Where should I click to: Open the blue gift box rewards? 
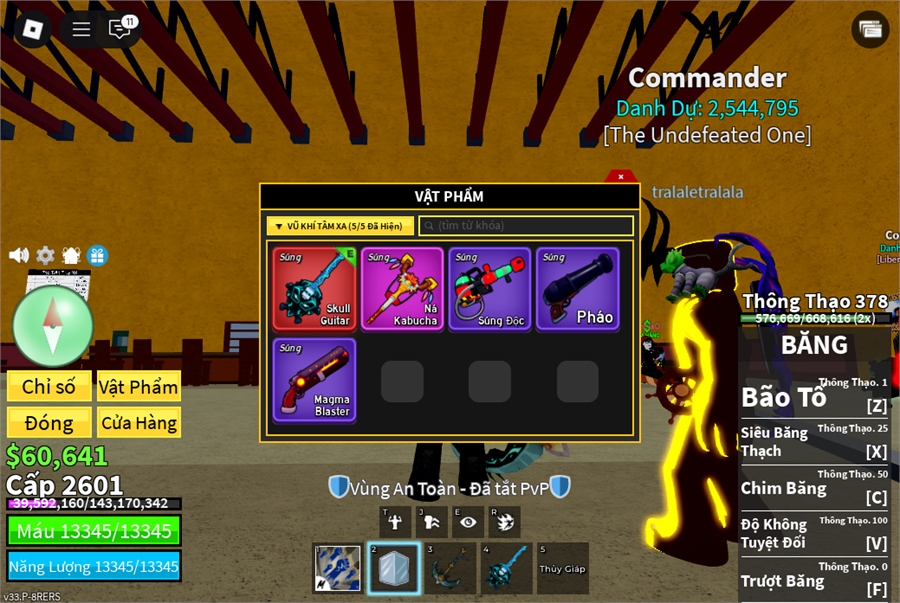[x=97, y=255]
